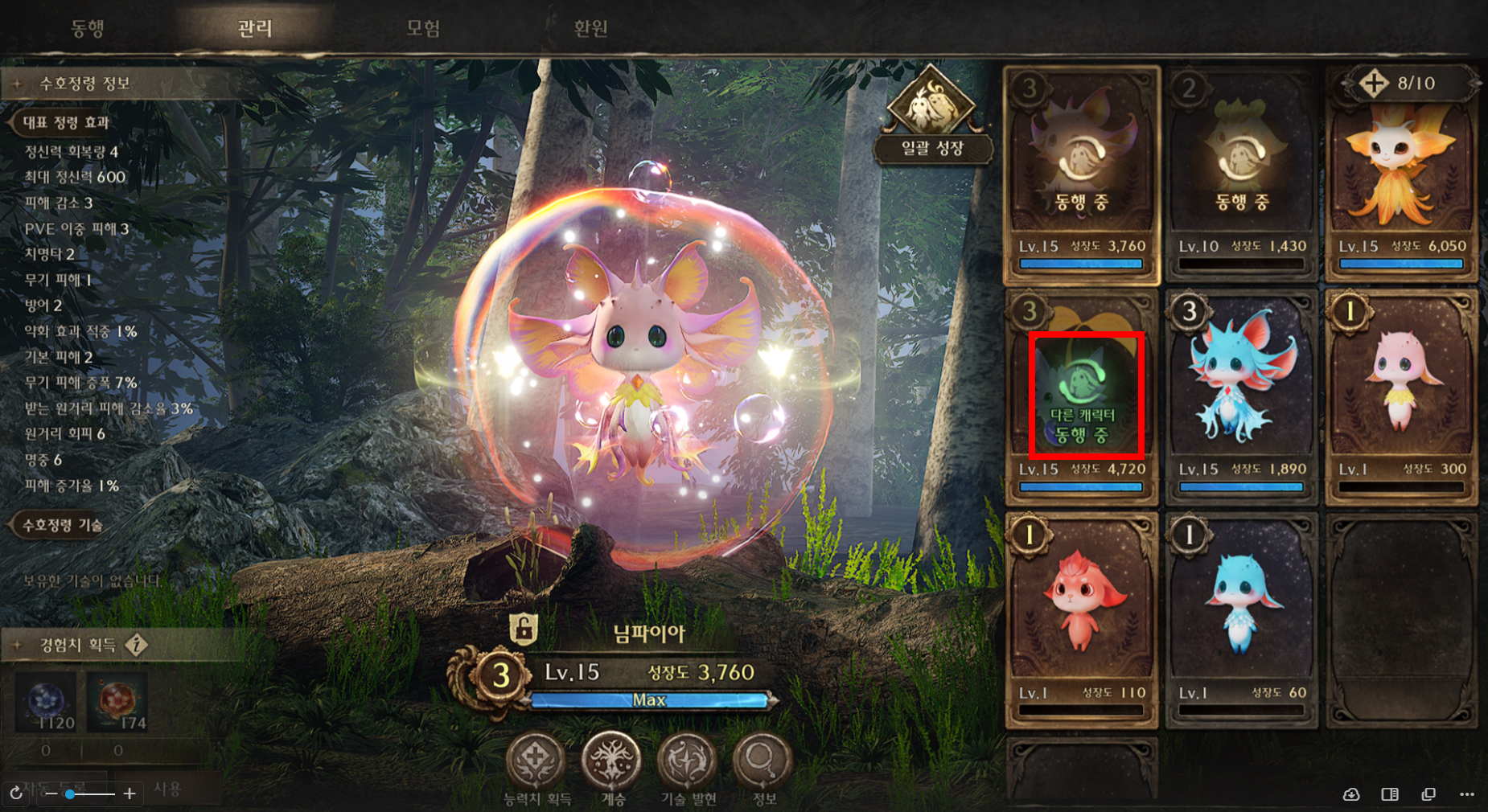
Task: Choose the blue winged spirit card with 1,890 growth
Action: click(x=1240, y=394)
